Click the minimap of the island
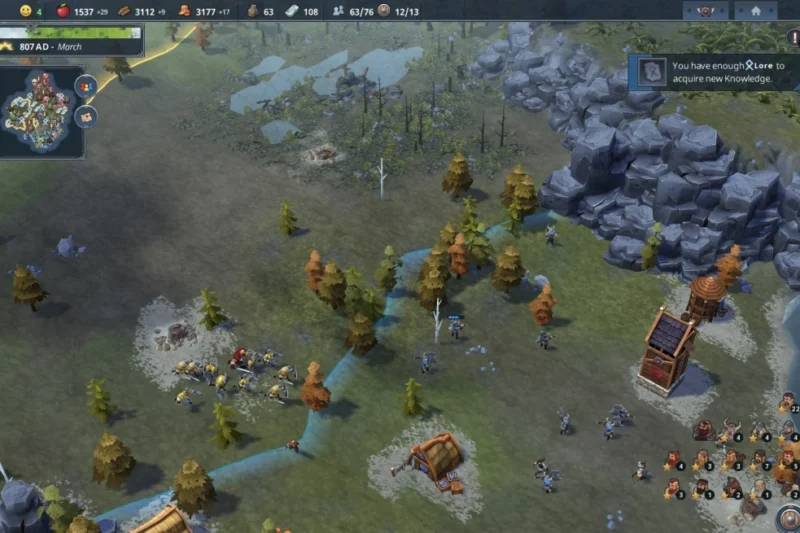This screenshot has height=533, width=800. [x=38, y=109]
